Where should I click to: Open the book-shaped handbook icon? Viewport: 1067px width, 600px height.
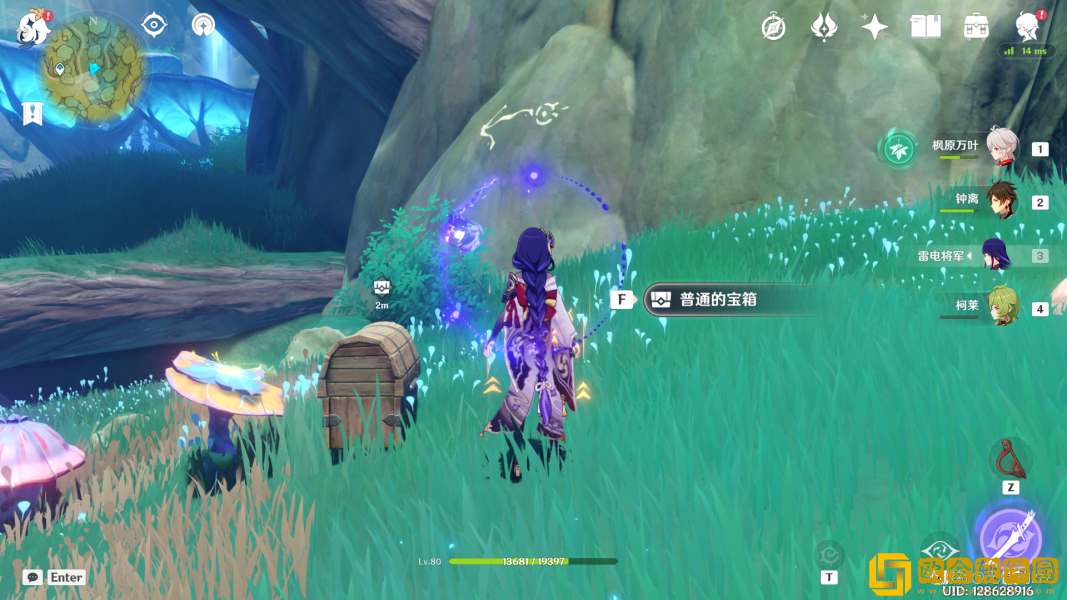(x=925, y=27)
